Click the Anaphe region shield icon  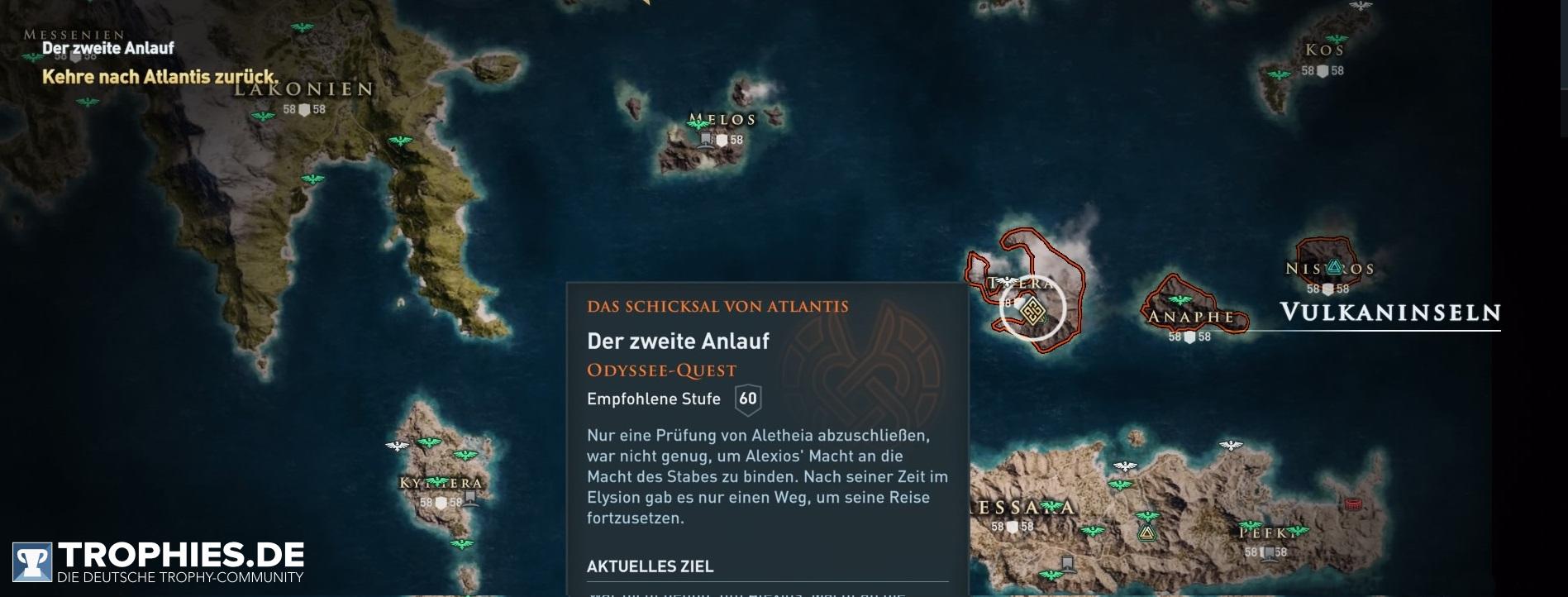1189,337
